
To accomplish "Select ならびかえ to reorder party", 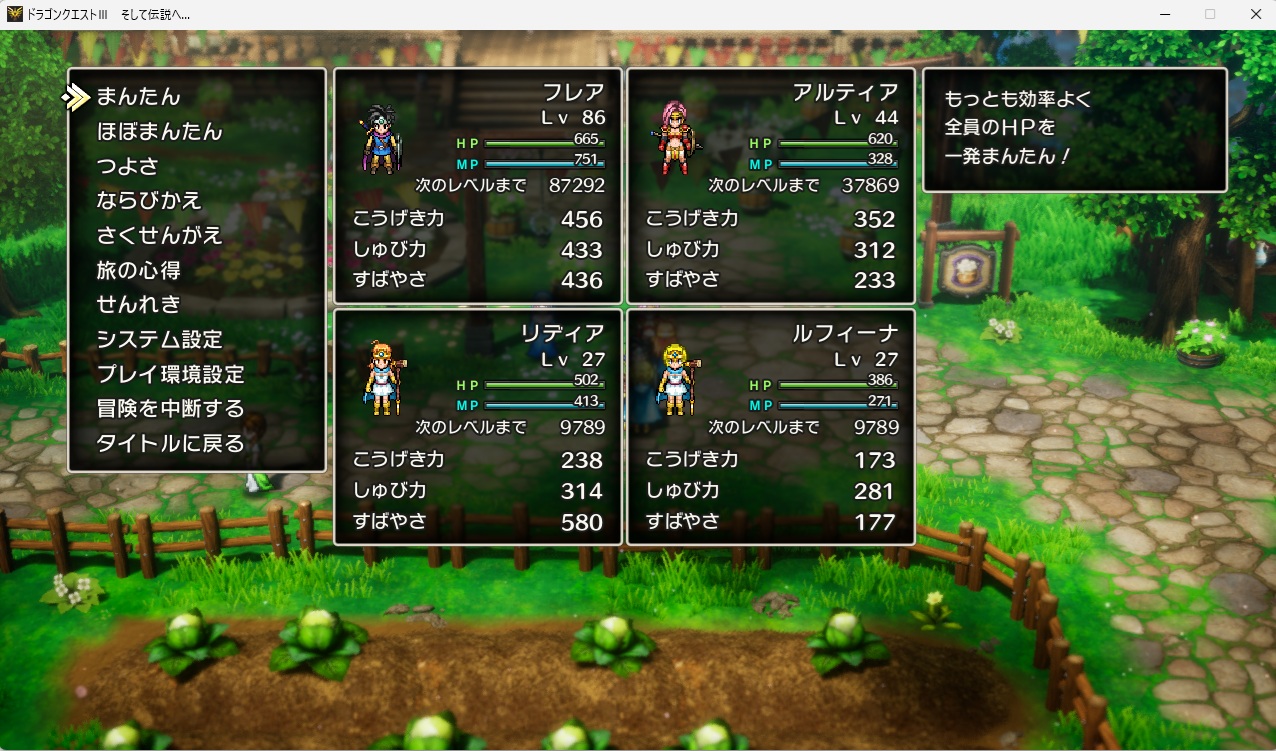I will (x=149, y=201).
